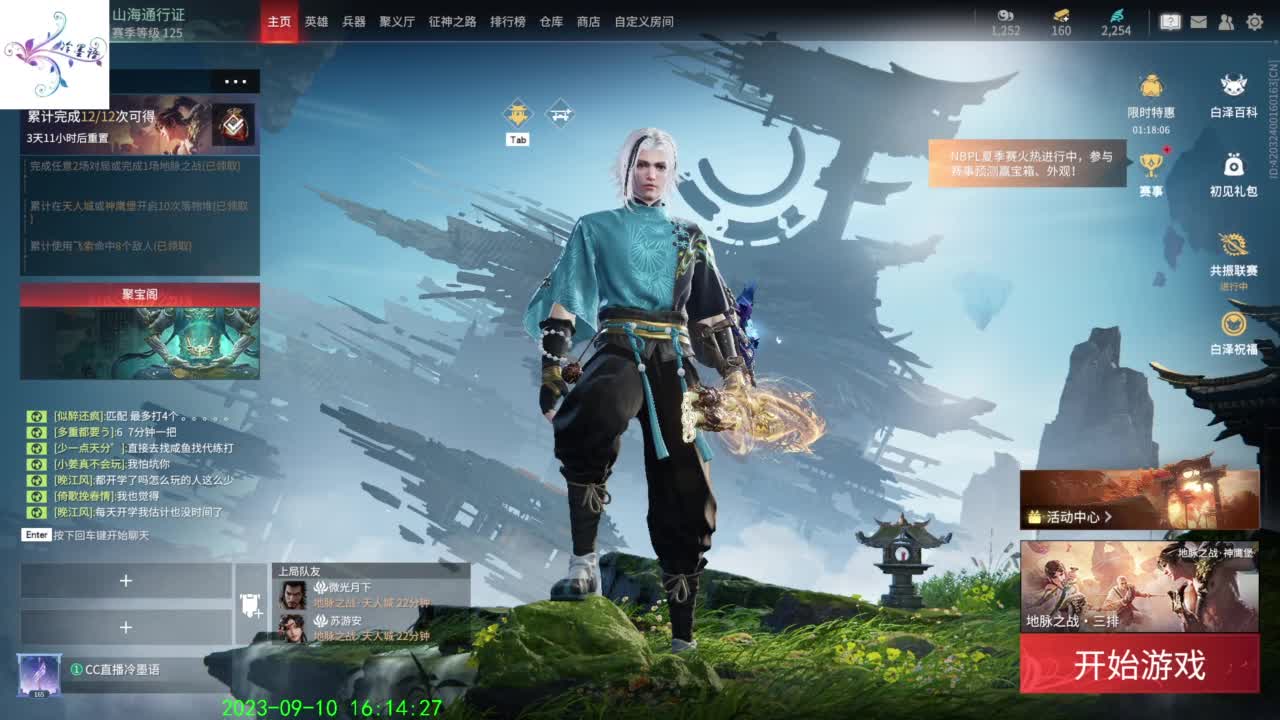Viewport: 1280px width, 720px height.
Task: Open the mail inbox envelope icon
Action: [x=1199, y=22]
